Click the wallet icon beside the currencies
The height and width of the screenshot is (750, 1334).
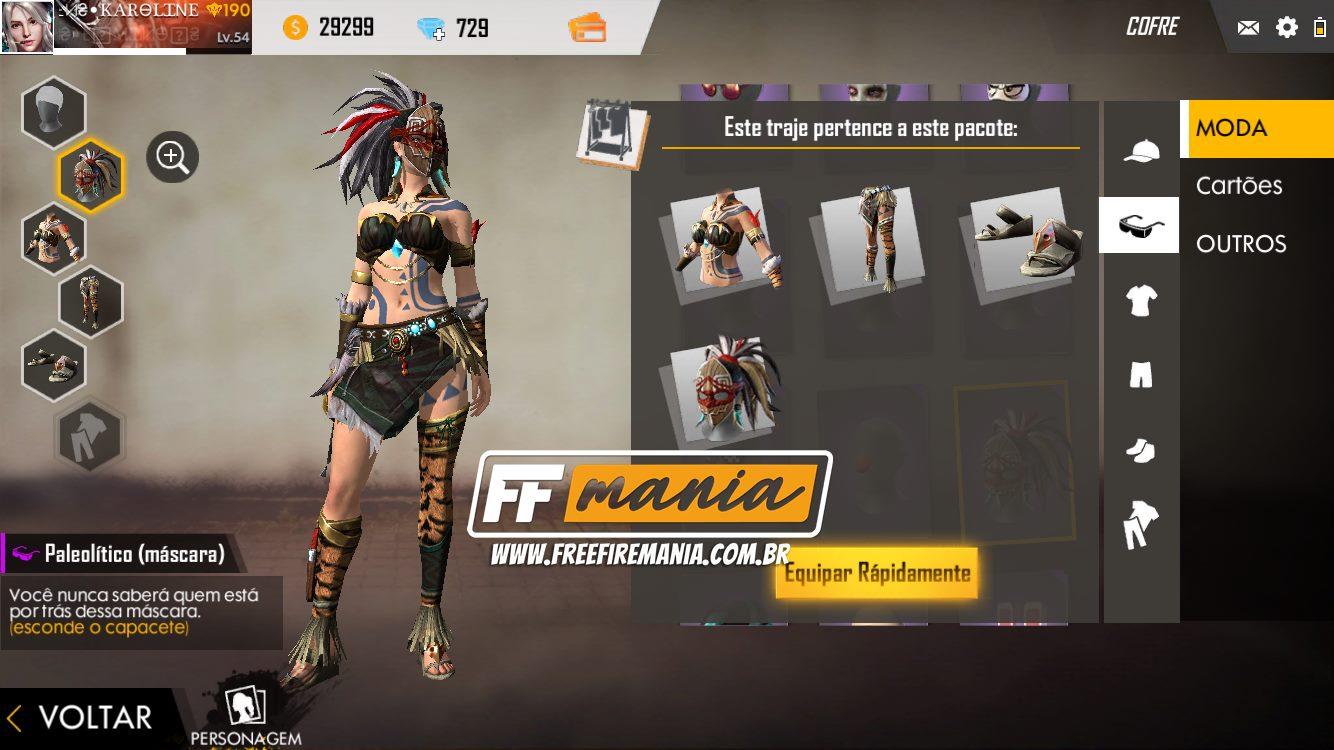[x=588, y=28]
